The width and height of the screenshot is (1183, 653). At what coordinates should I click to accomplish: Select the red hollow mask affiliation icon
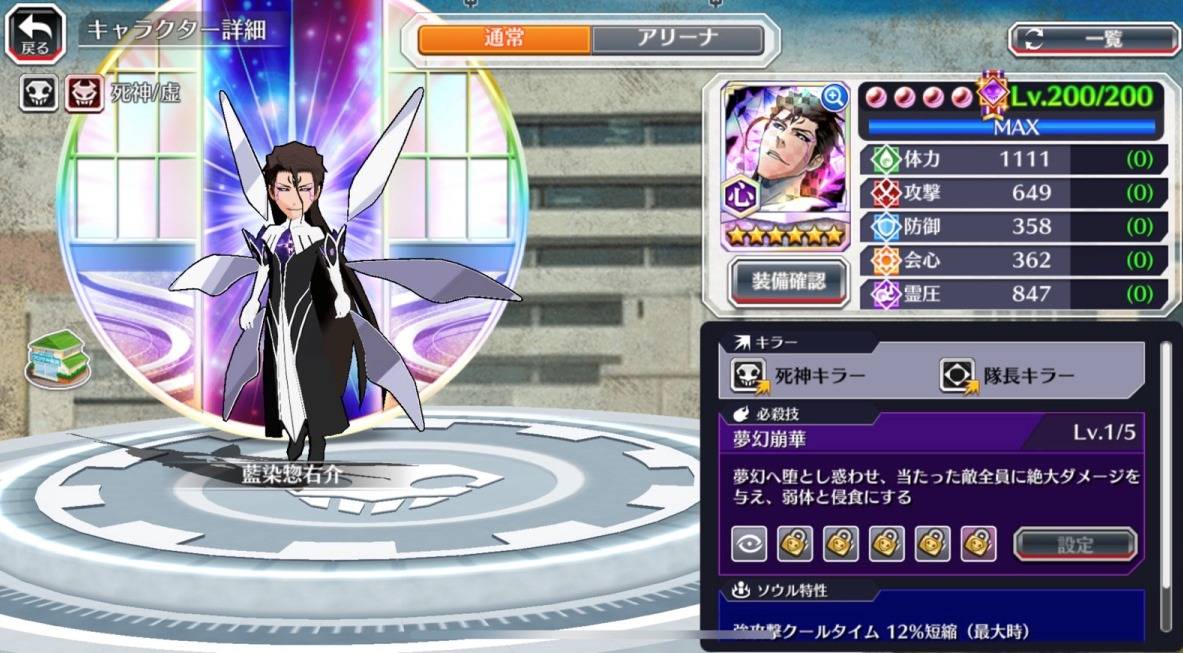pyautogui.click(x=84, y=95)
